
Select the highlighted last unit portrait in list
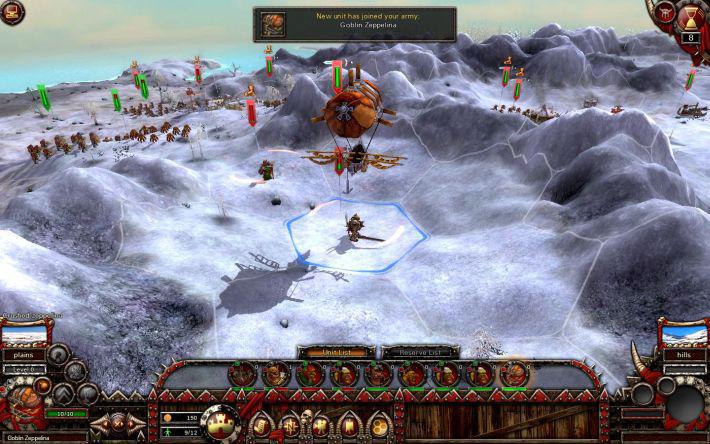pyautogui.click(x=515, y=375)
